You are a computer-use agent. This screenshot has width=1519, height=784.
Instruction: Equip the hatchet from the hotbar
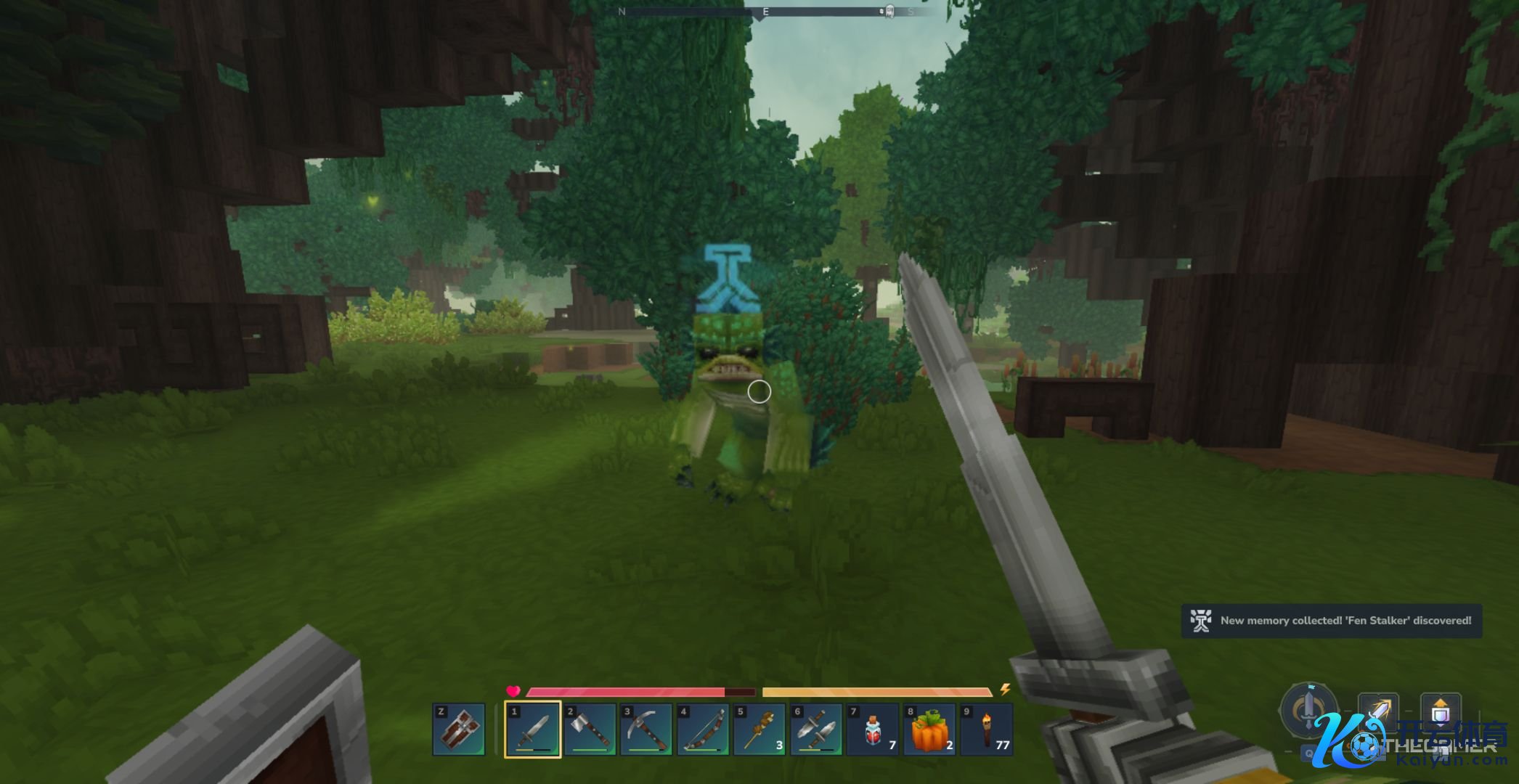[590, 729]
